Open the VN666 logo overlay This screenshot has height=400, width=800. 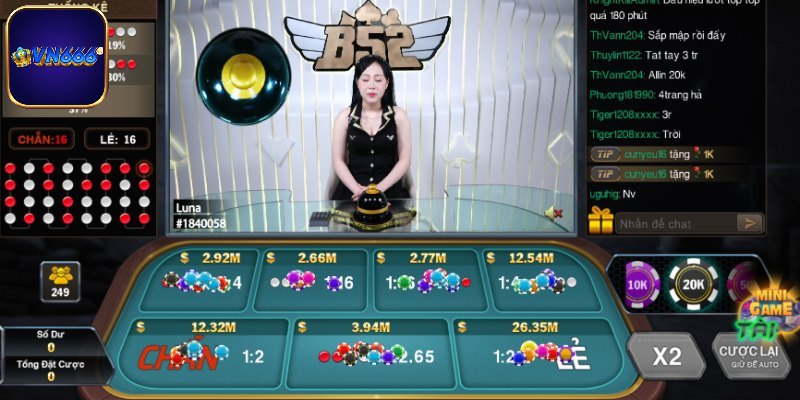[58, 56]
